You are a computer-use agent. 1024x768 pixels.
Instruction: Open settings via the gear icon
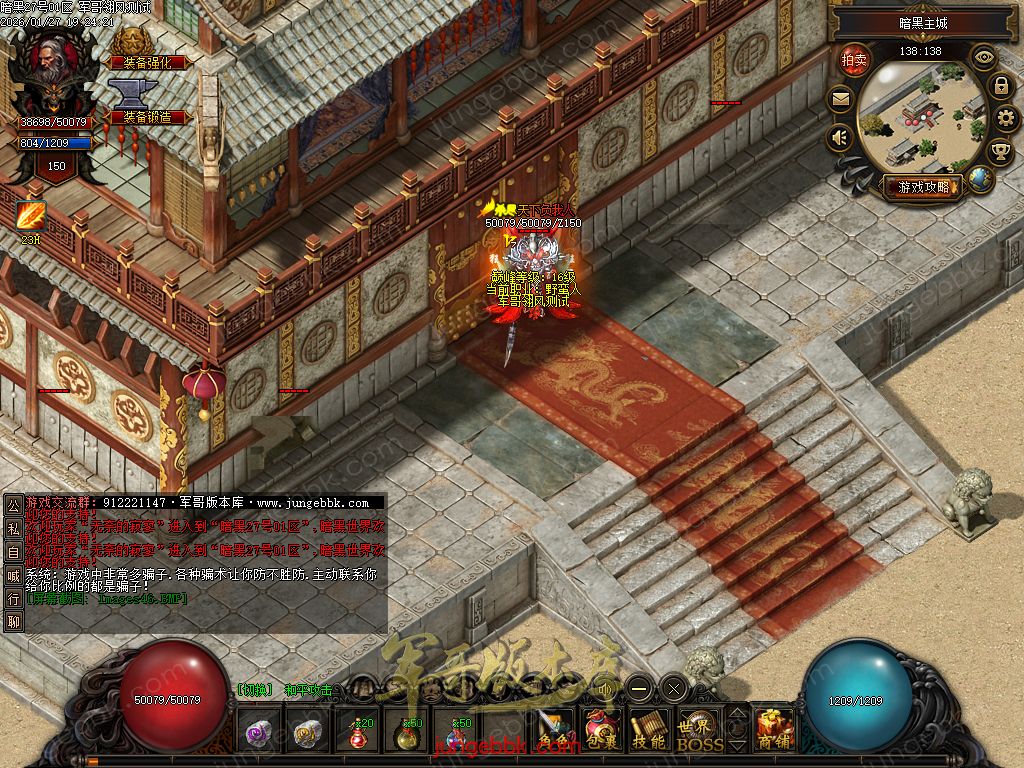[x=1006, y=119]
